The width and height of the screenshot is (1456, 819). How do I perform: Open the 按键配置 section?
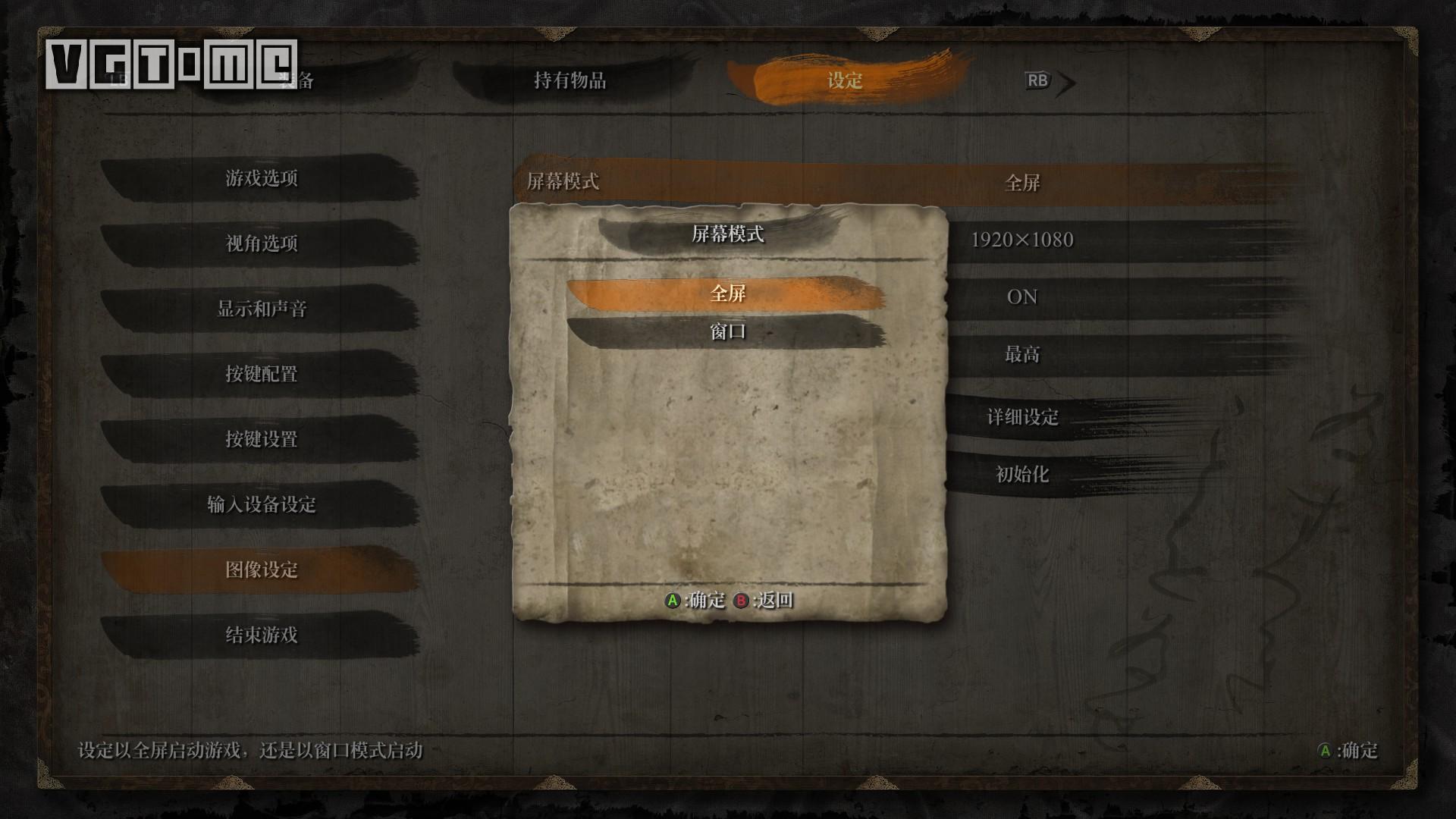pyautogui.click(x=261, y=374)
